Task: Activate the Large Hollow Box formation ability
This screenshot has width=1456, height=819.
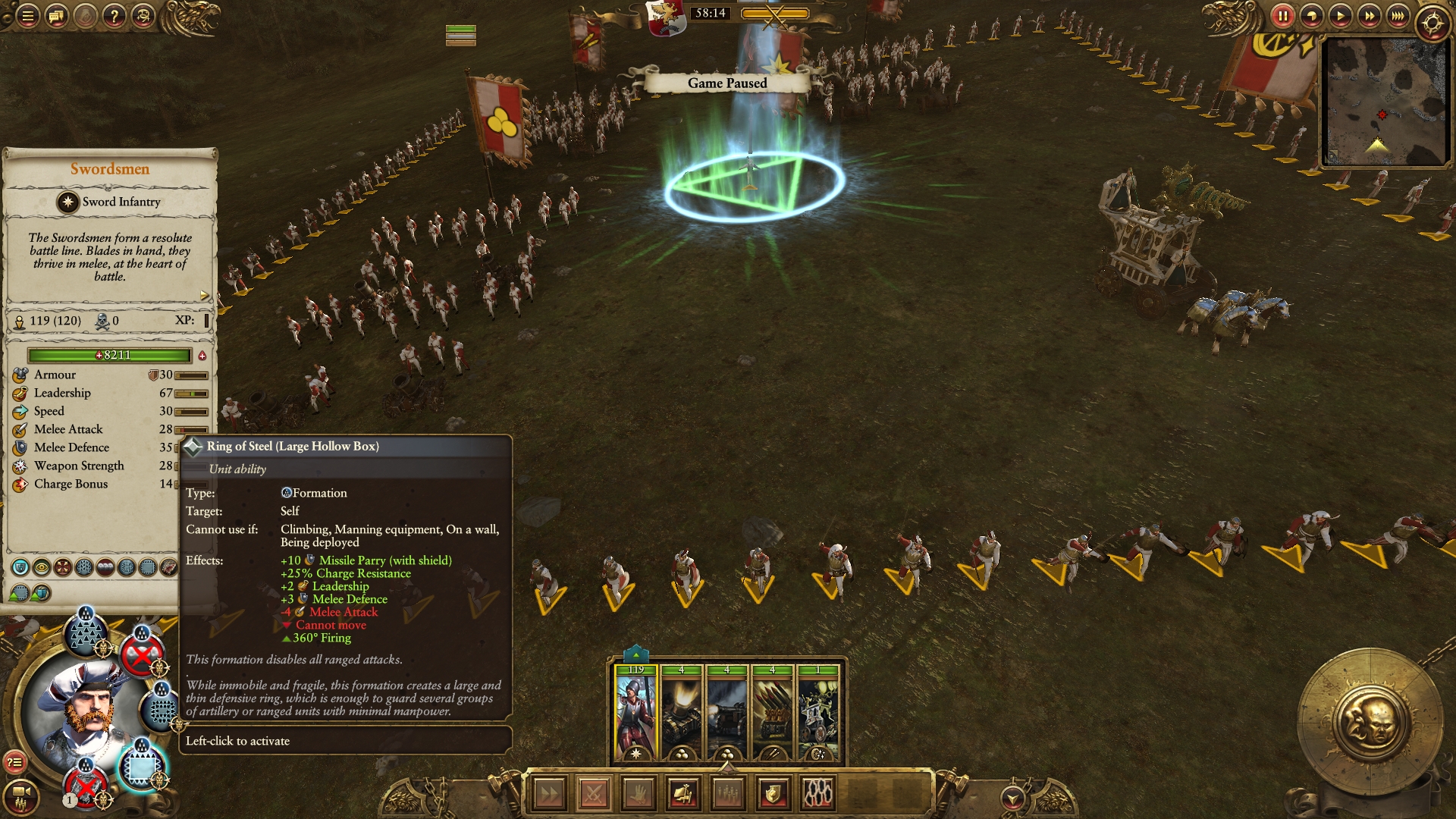Action: tap(141, 767)
